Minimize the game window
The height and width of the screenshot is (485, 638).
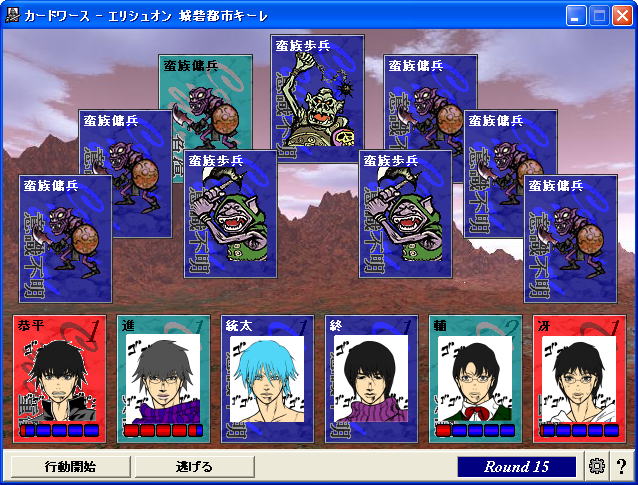576,15
